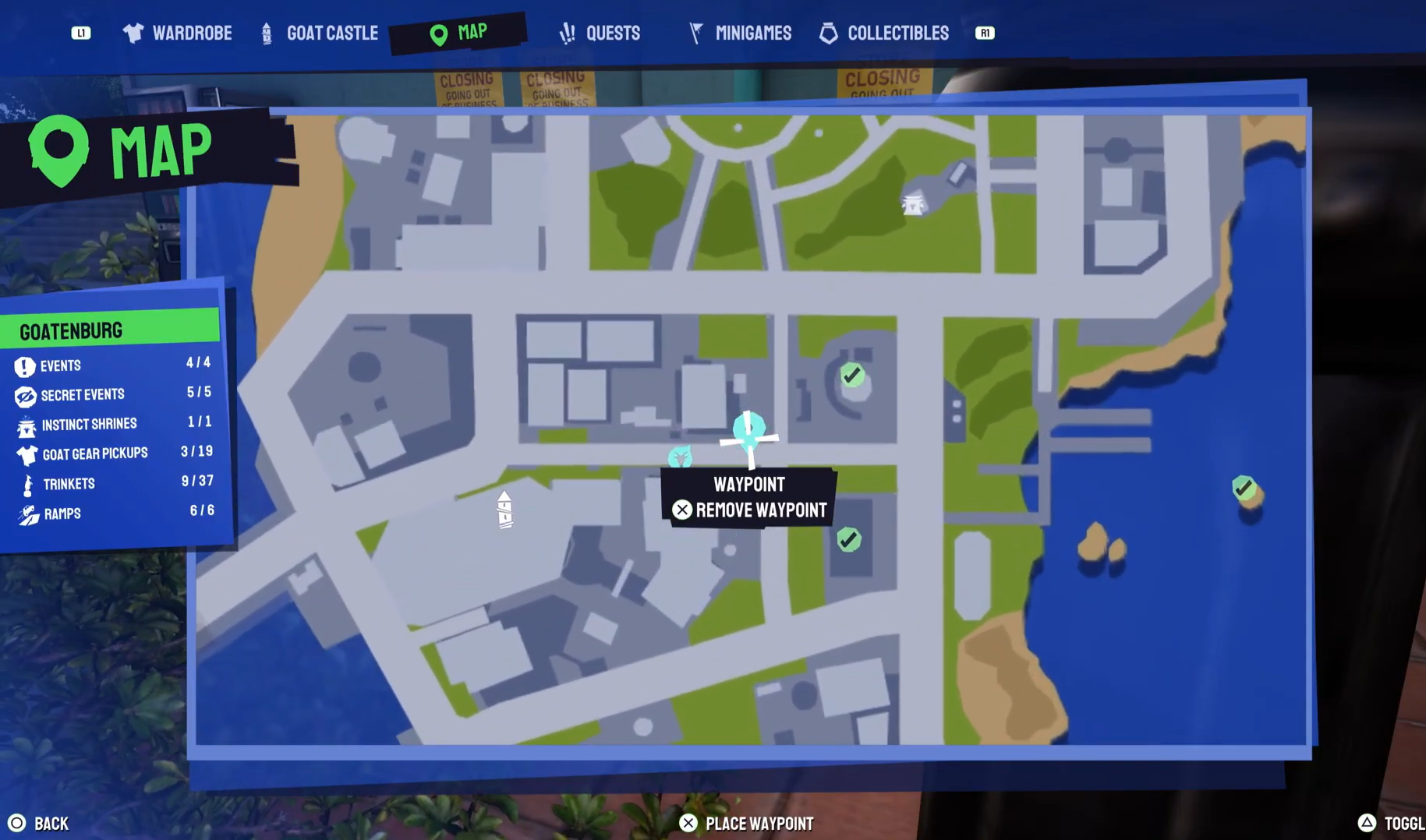Select the Instinct Shrines sidebar icon
This screenshot has width=1426, height=840.
(25, 425)
